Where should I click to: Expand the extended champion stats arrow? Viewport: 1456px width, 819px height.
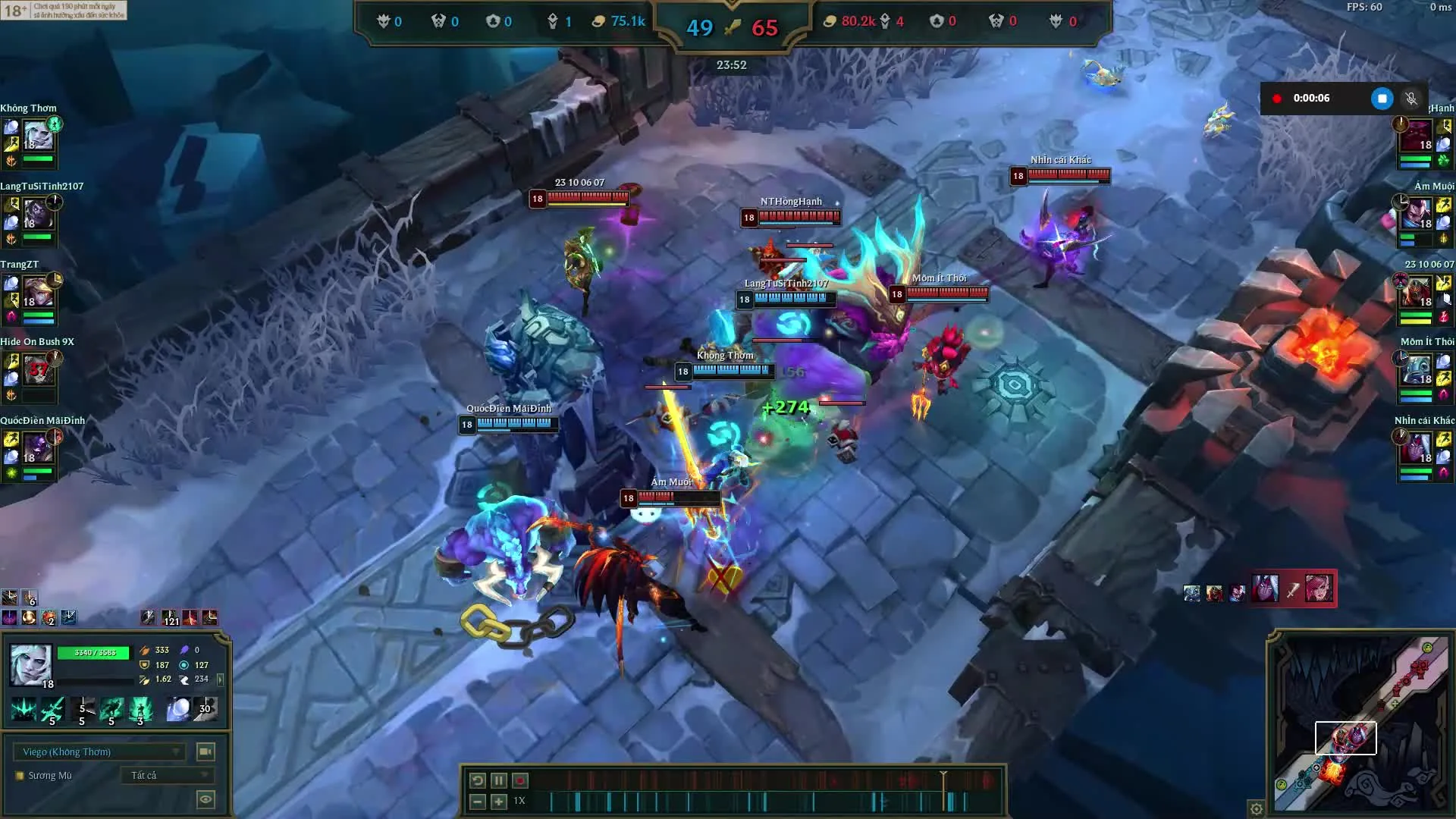tap(220, 680)
